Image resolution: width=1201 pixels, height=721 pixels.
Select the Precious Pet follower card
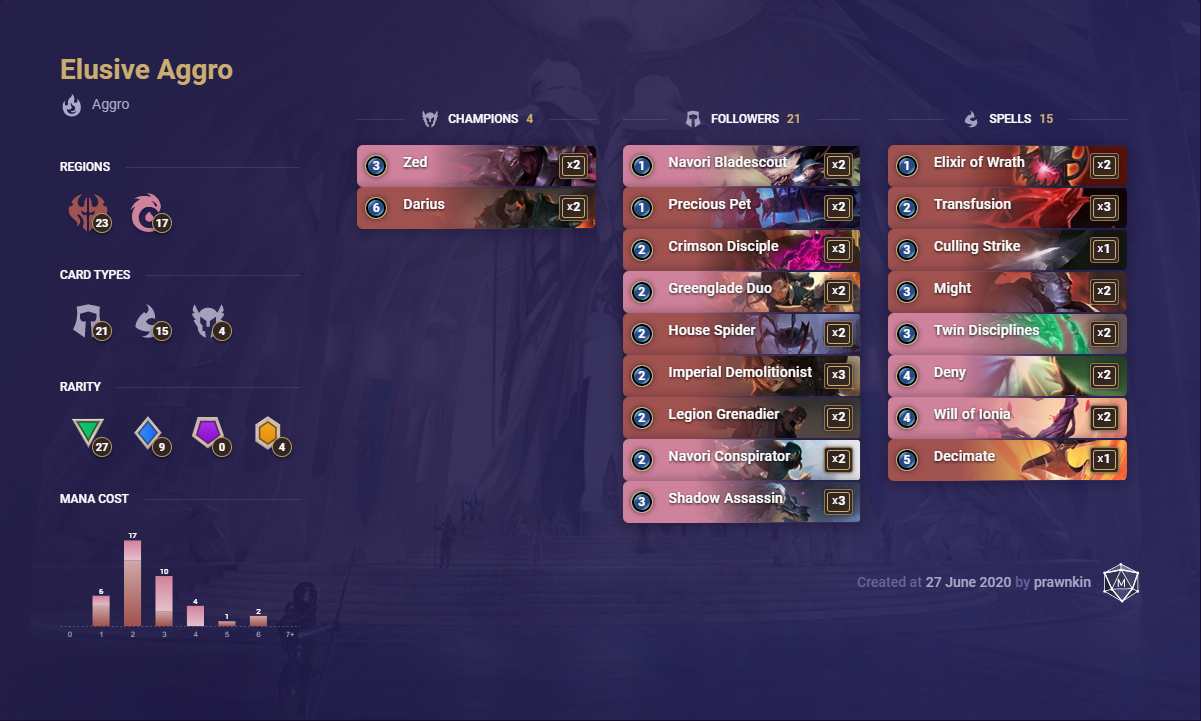tap(741, 208)
